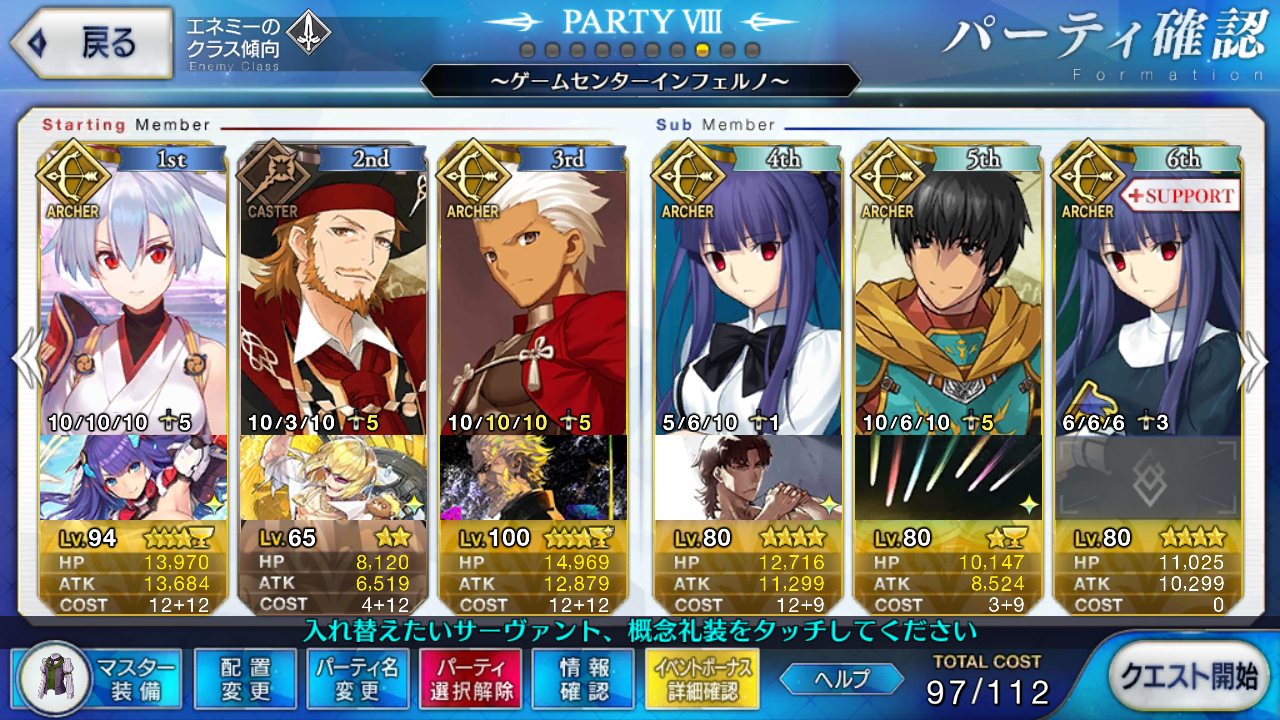
Task: Select the 4th slot Archer with bow tie
Action: [748, 300]
